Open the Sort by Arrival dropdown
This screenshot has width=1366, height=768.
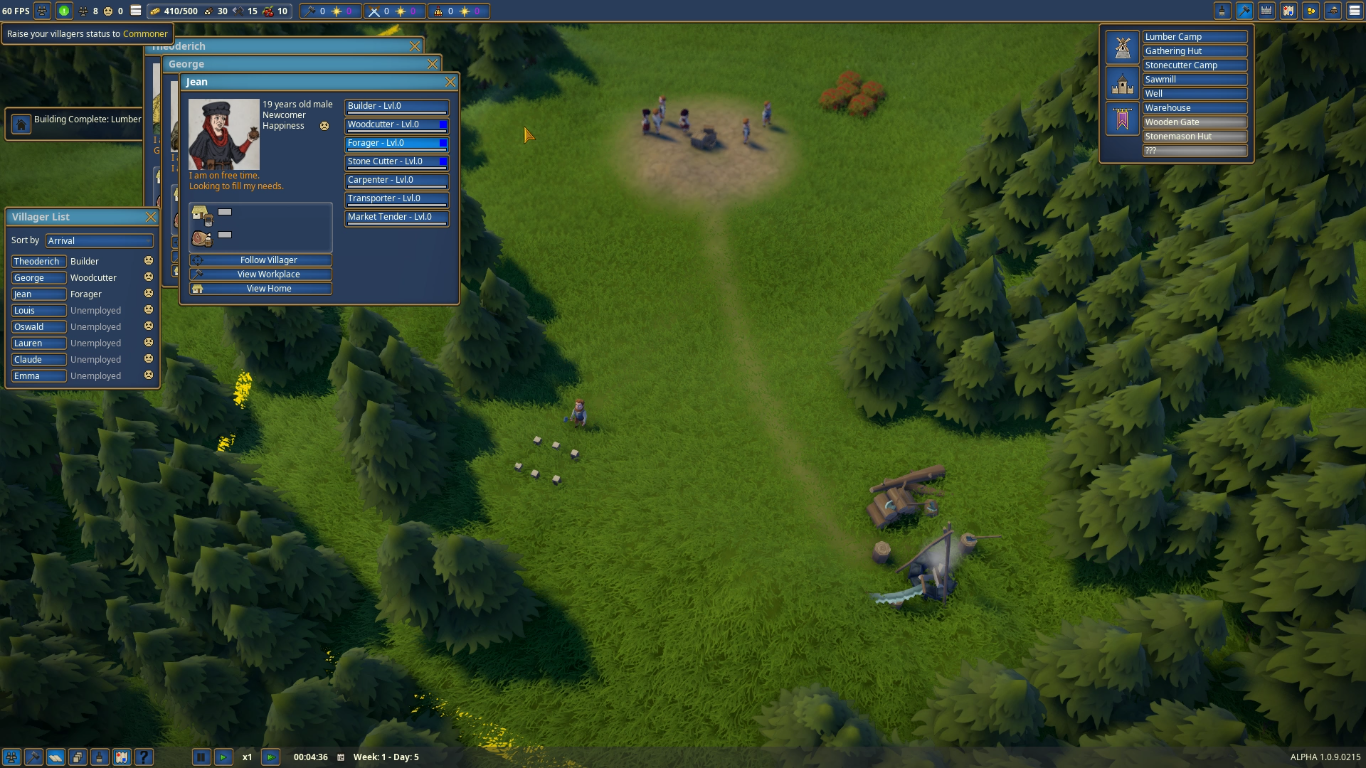99,241
